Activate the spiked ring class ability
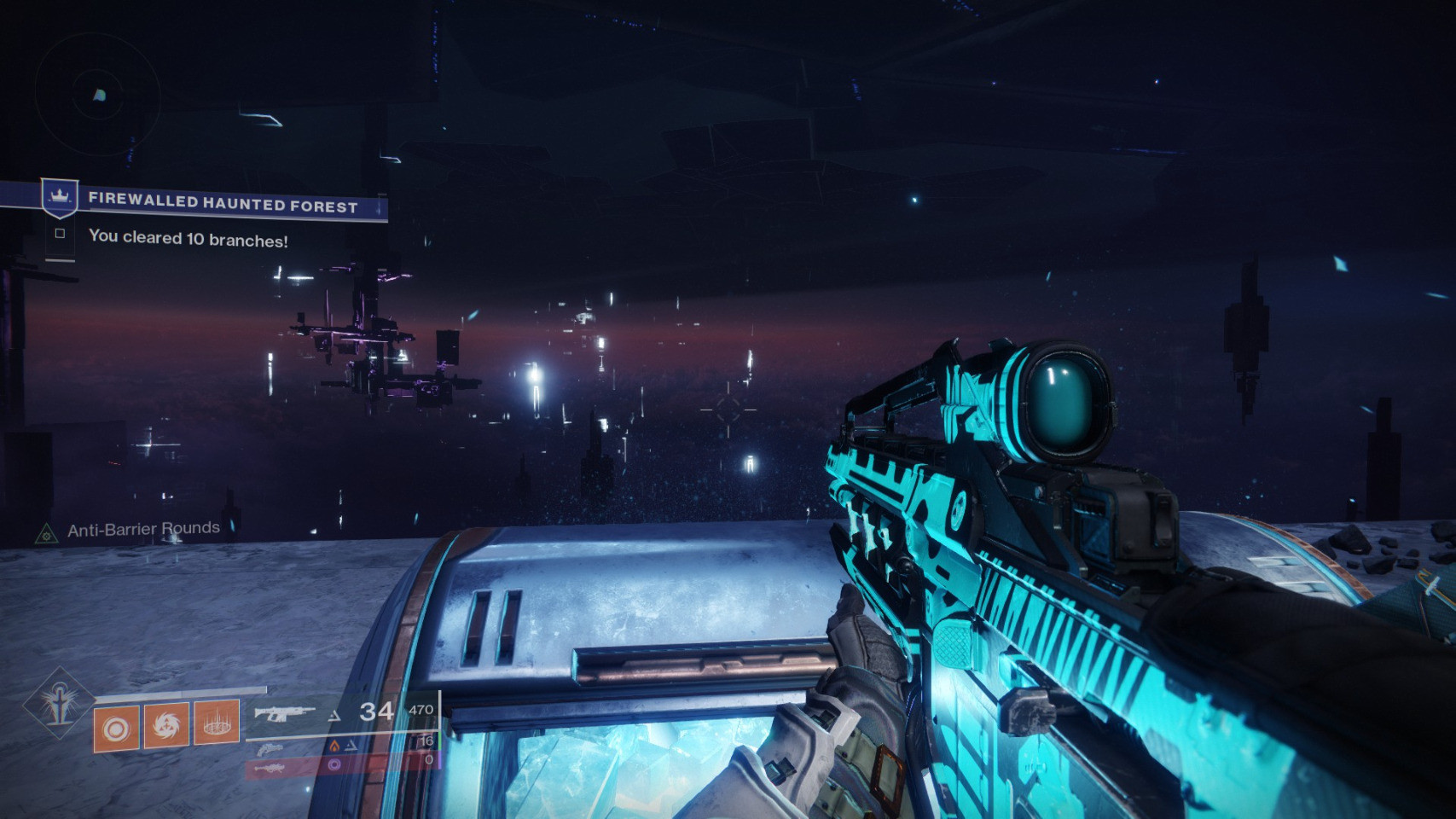The image size is (1456, 819). click(216, 722)
